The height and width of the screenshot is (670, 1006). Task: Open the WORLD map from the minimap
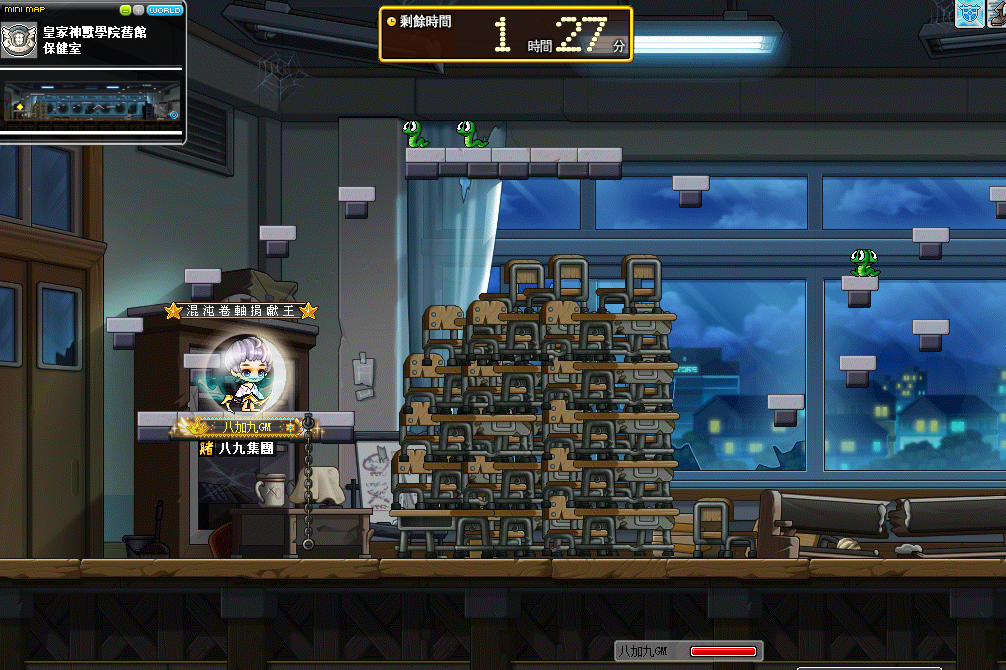(164, 10)
